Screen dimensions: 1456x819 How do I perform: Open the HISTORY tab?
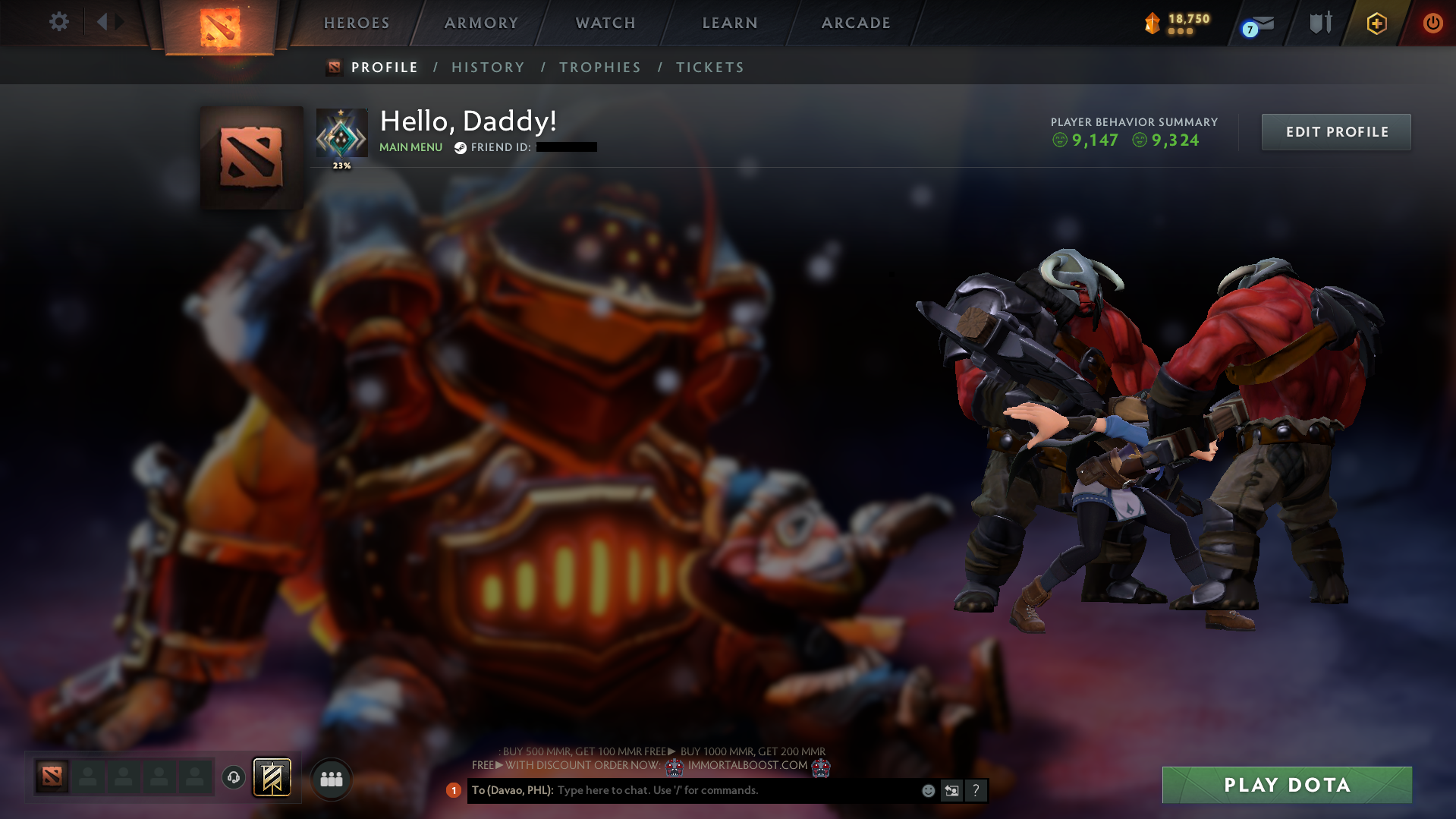coord(488,67)
